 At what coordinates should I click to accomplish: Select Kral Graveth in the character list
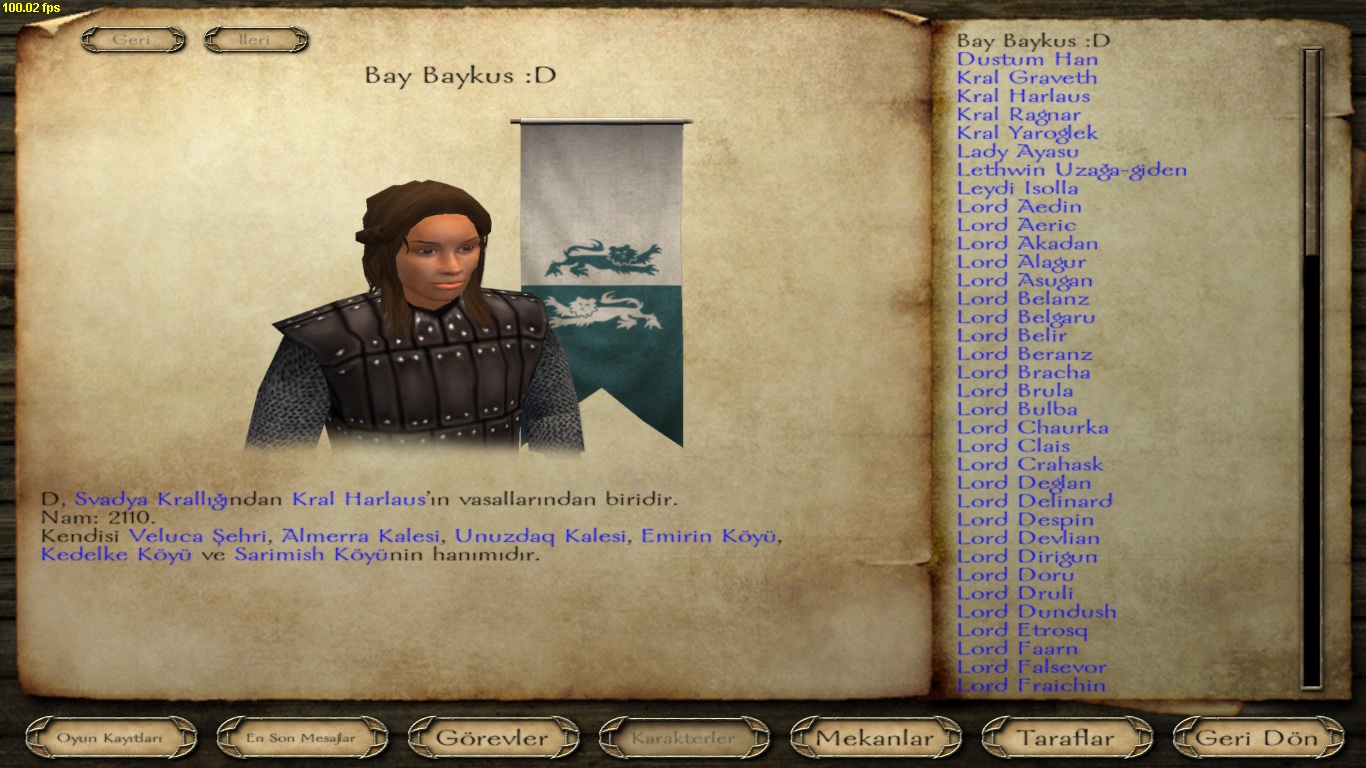click(x=1027, y=78)
